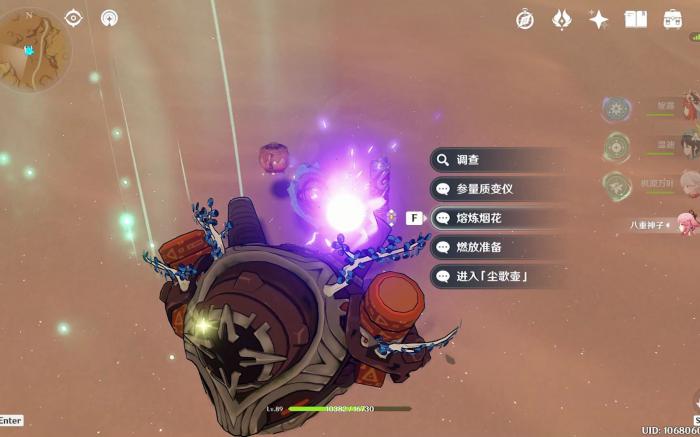This screenshot has width=700, height=437.
Task: Click the round signal icon near minimap
Action: pyautogui.click(x=108, y=18)
